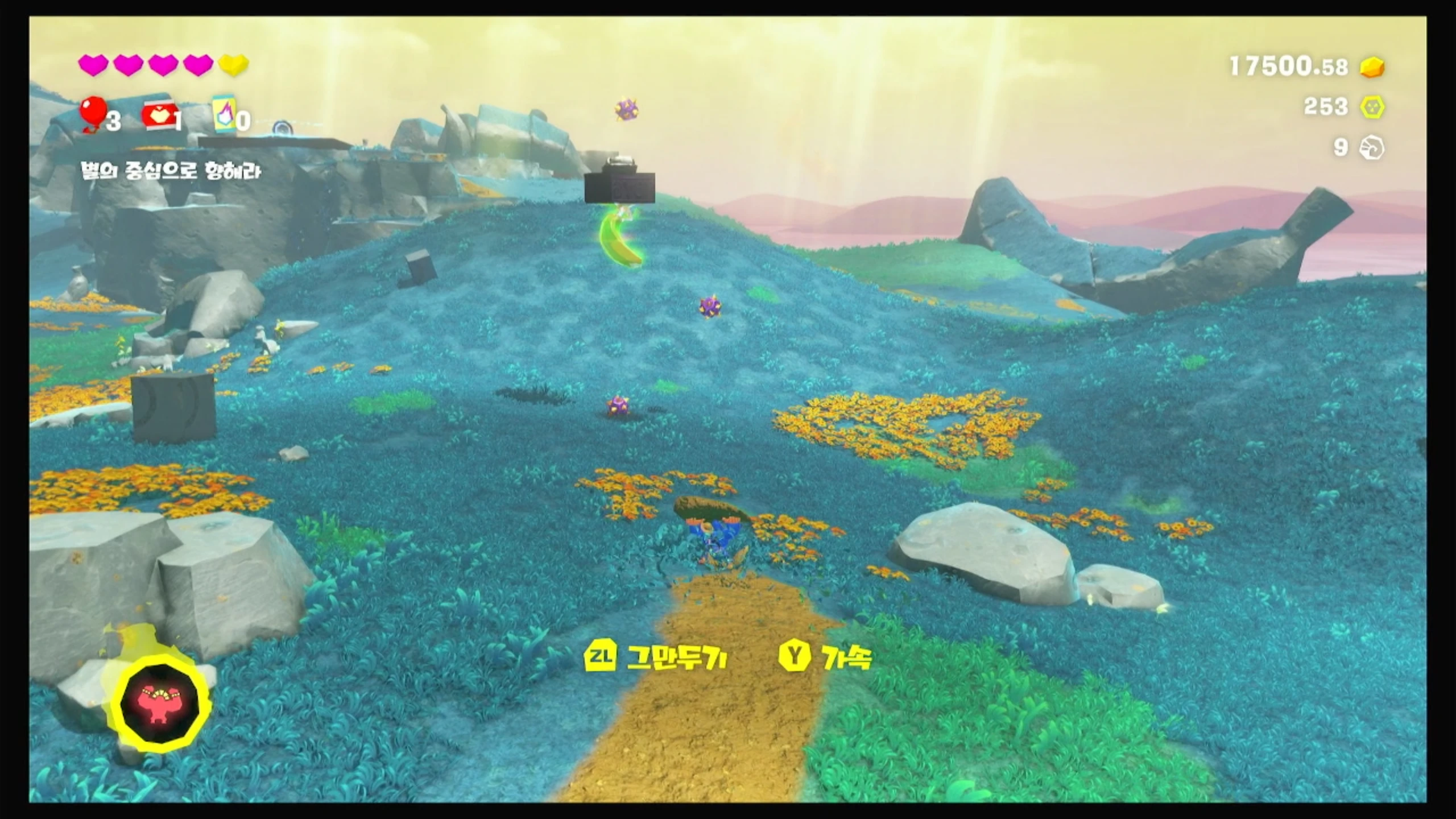The image size is (1456, 819).
Task: Choose the crystal card item icon
Action: point(225,115)
